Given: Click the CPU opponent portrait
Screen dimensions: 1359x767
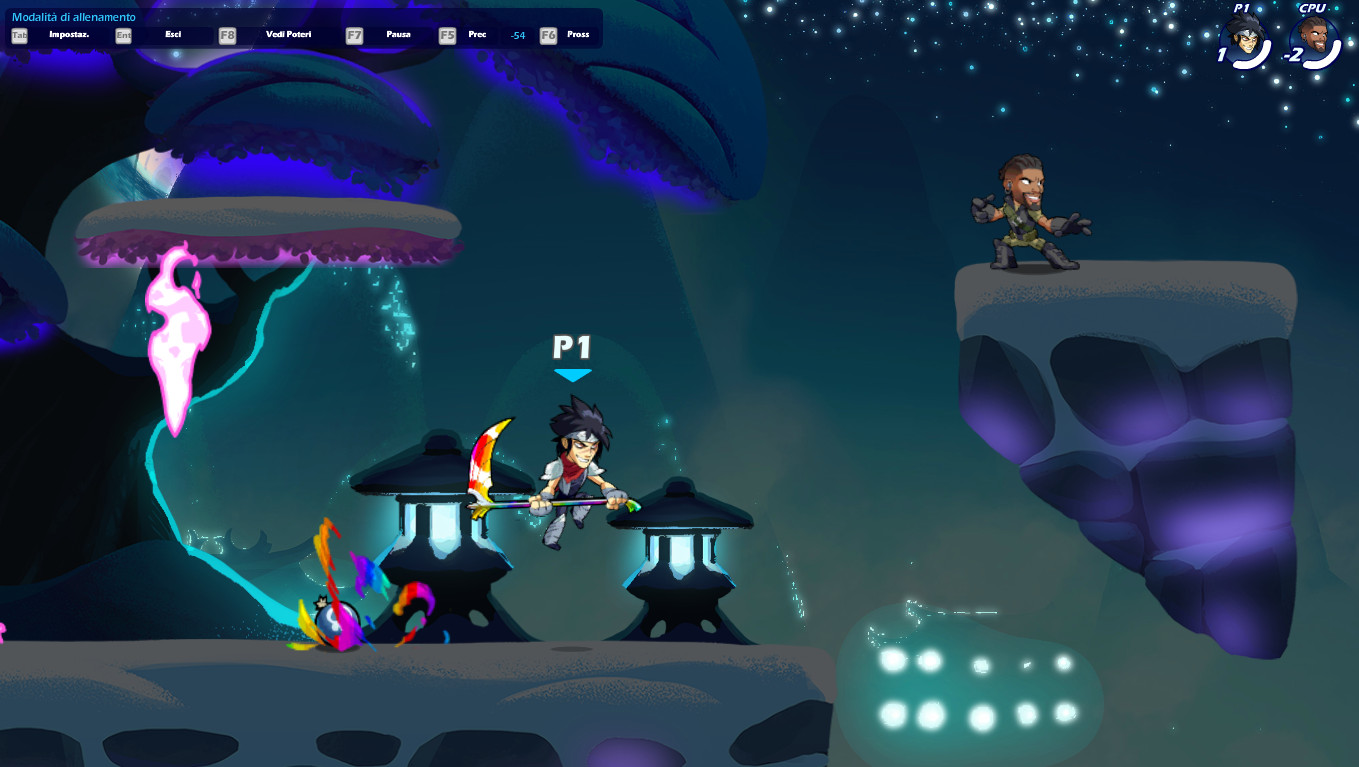Looking at the screenshot, I should pyautogui.click(x=1314, y=40).
